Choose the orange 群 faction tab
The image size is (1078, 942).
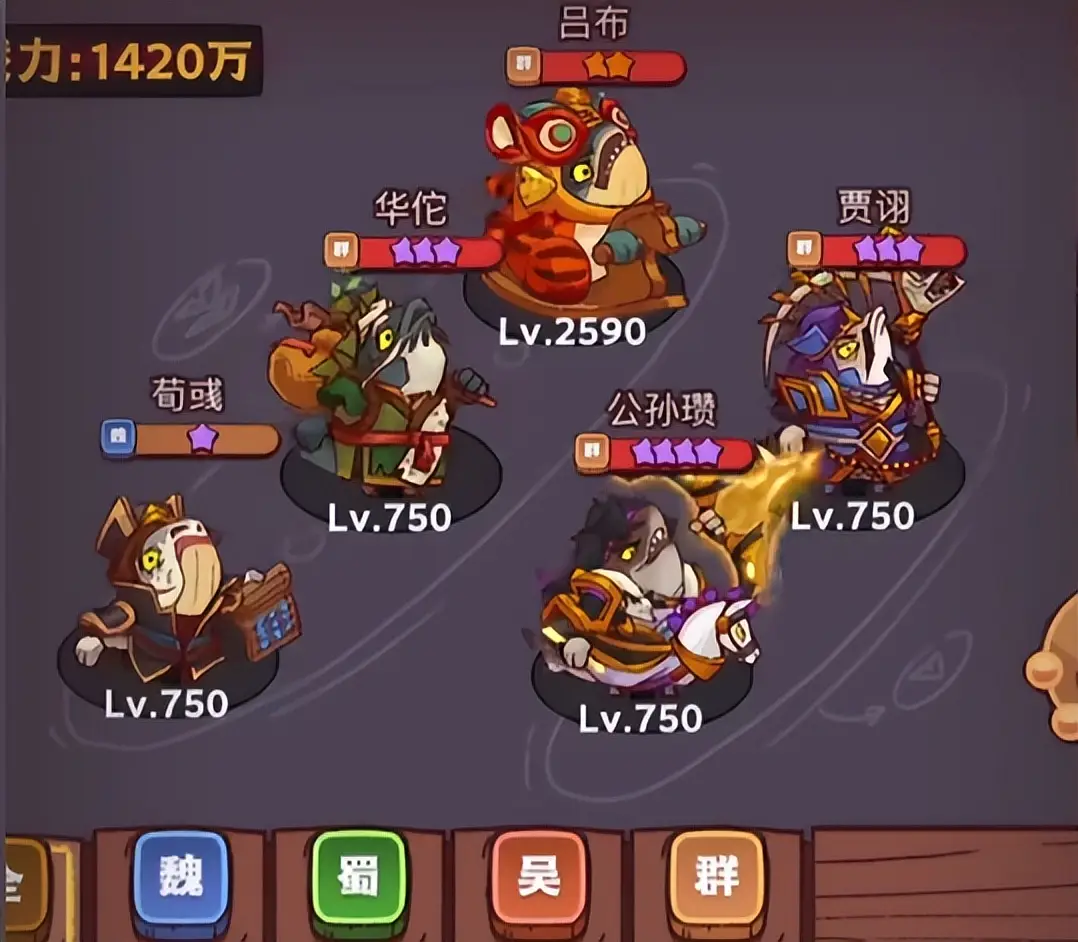[716, 877]
